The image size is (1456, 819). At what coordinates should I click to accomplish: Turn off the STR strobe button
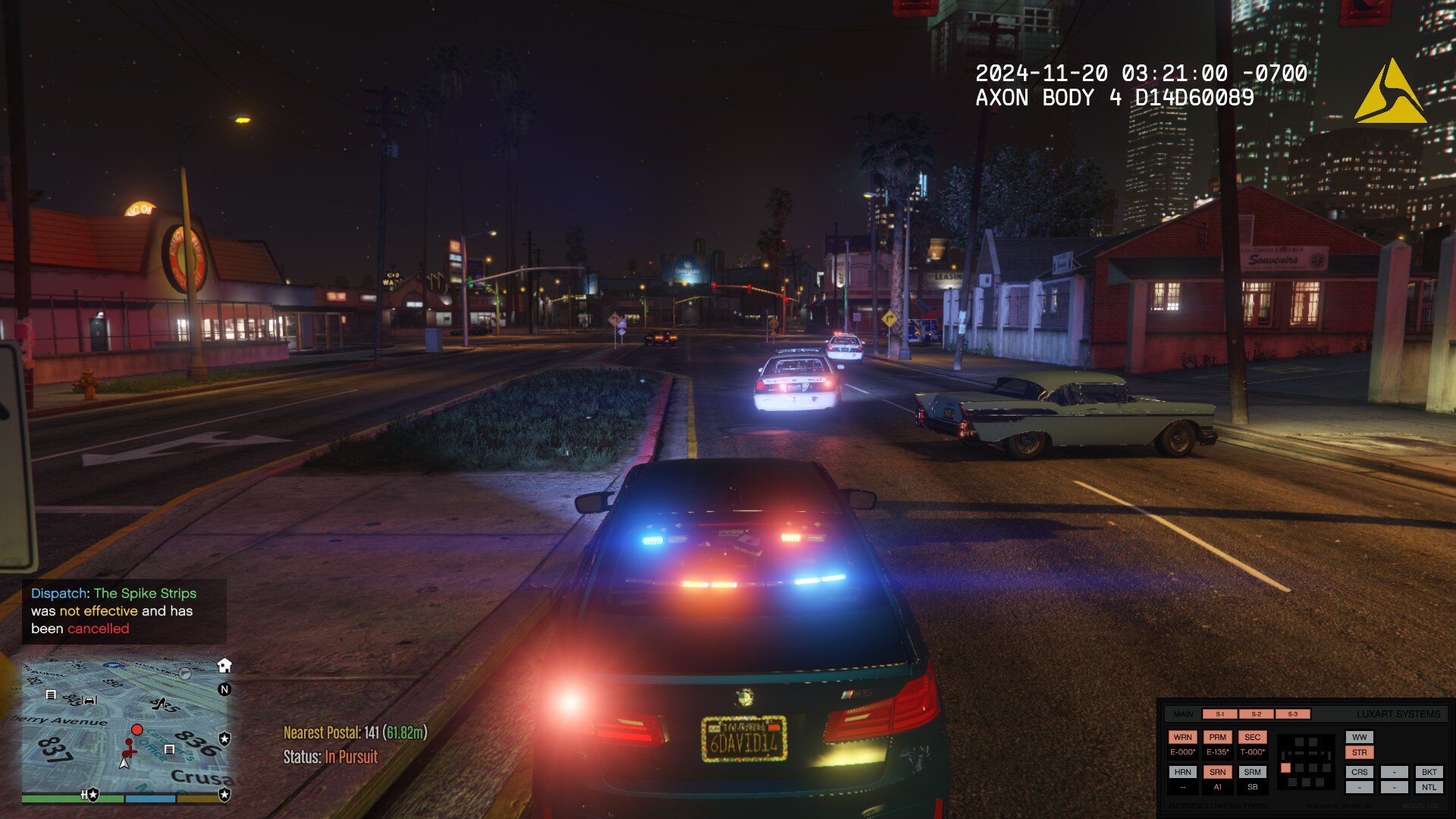(1359, 752)
